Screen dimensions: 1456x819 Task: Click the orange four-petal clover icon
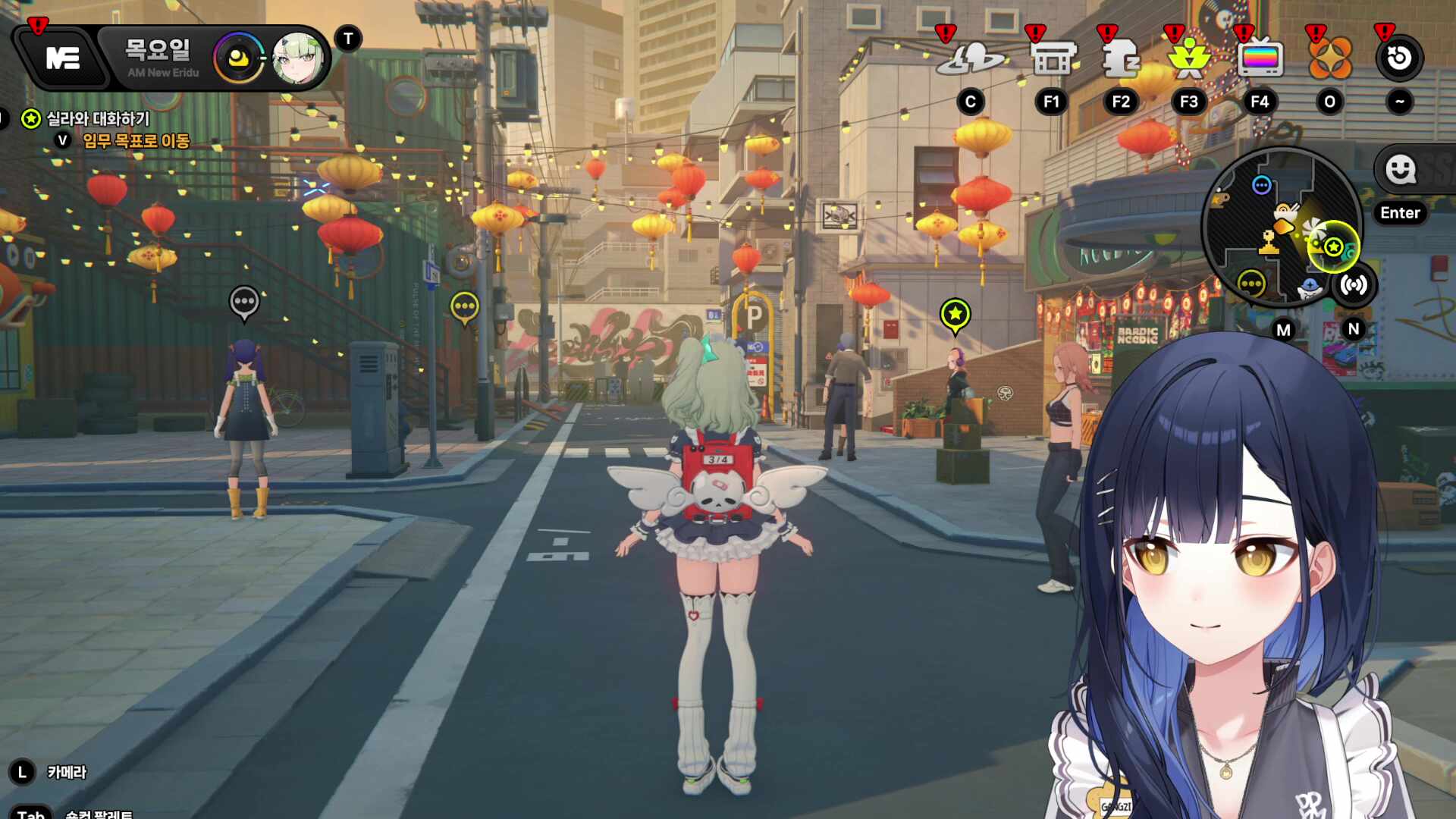coord(1329,59)
